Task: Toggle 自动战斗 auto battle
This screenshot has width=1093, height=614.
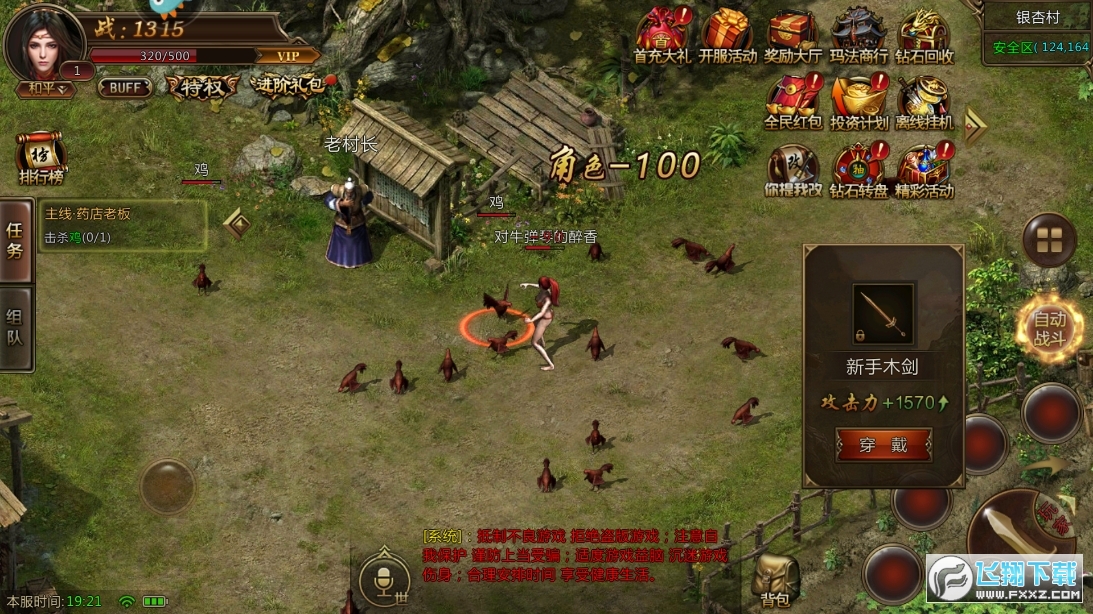Action: (1049, 328)
